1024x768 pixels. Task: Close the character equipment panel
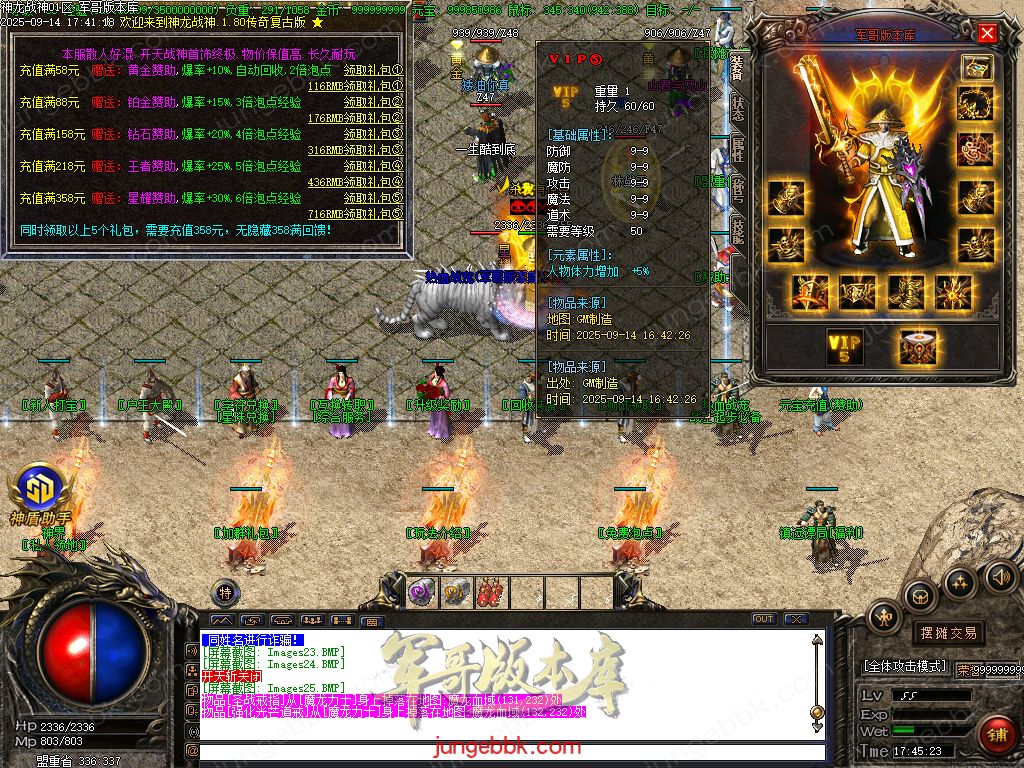pyautogui.click(x=987, y=33)
